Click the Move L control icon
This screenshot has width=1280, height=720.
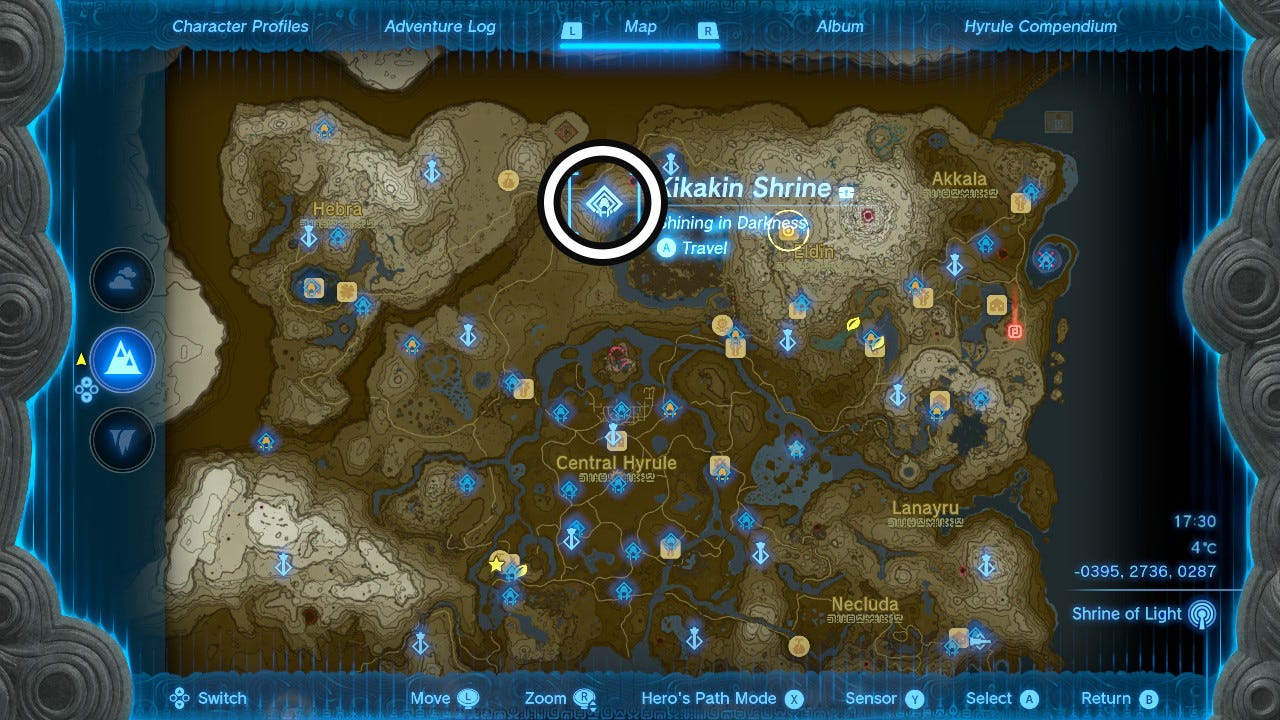[x=466, y=698]
